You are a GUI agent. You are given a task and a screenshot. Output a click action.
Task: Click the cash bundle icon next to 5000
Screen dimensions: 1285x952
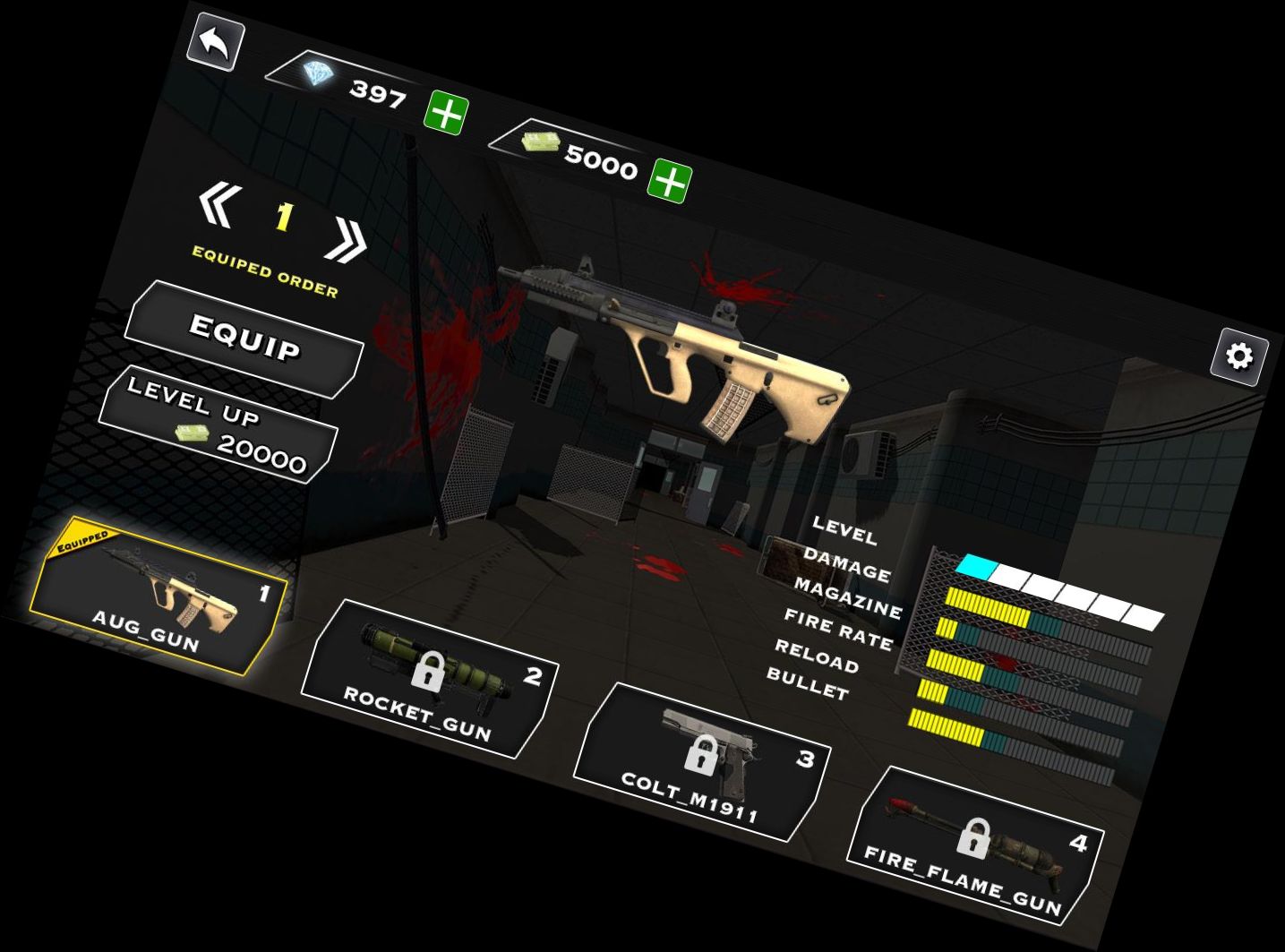[544, 143]
